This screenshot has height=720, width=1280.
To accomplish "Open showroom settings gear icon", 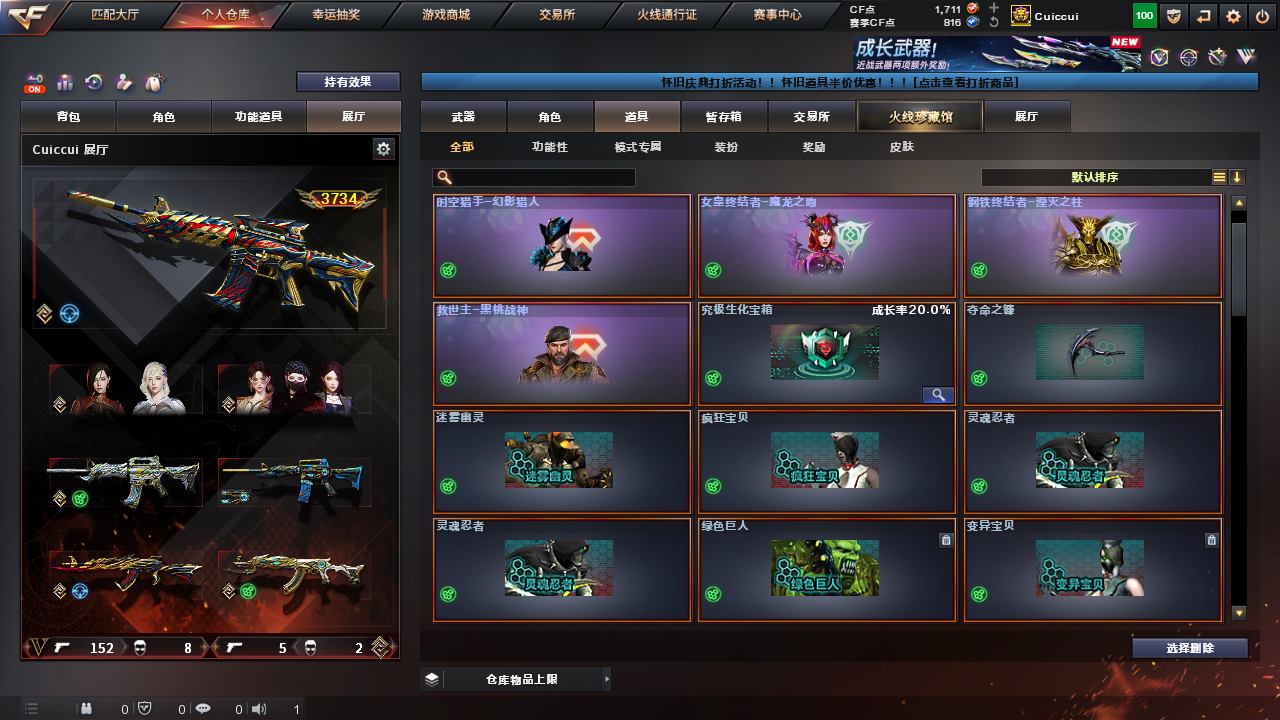I will pos(383,149).
